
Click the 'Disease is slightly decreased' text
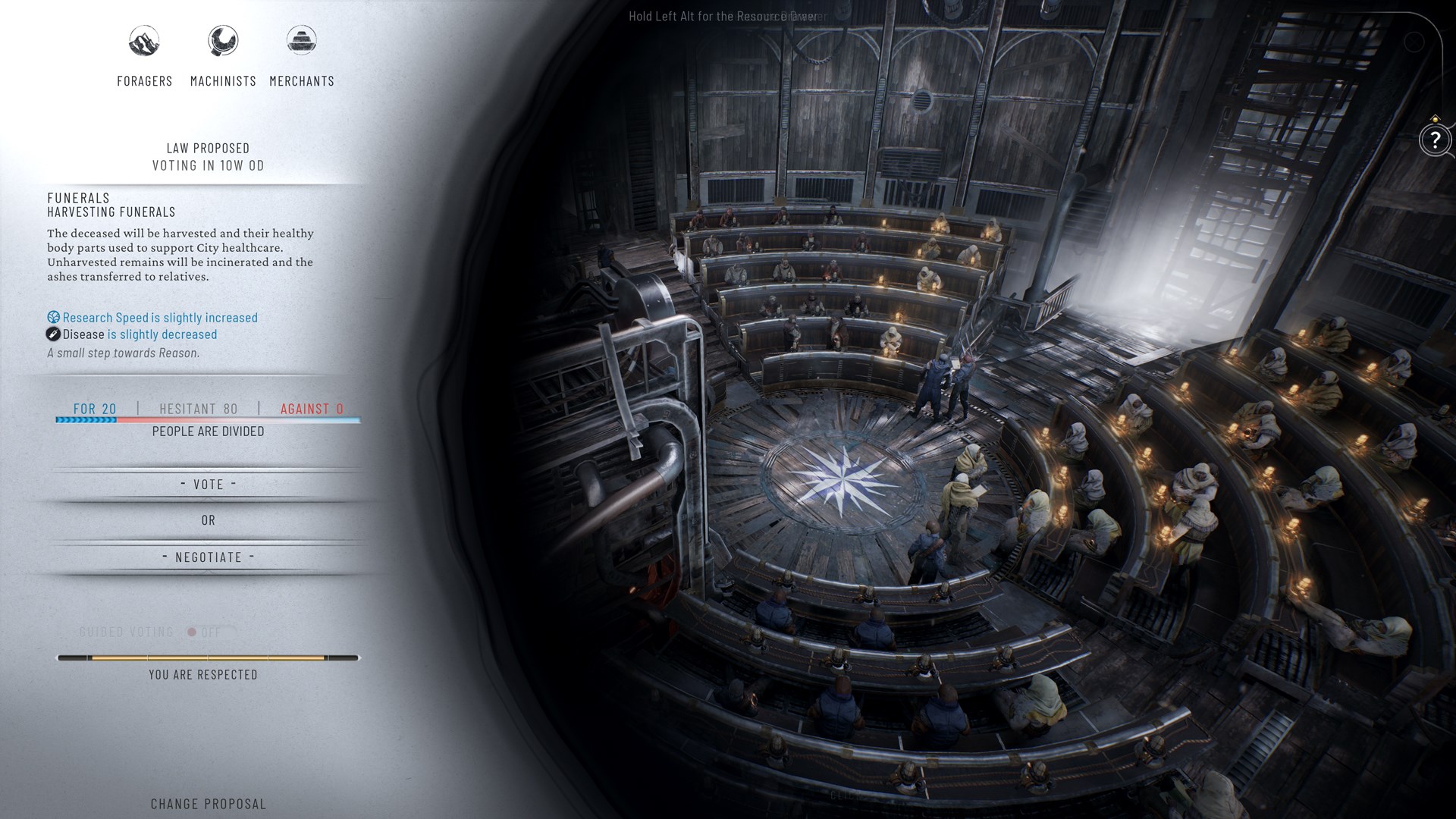tap(141, 334)
